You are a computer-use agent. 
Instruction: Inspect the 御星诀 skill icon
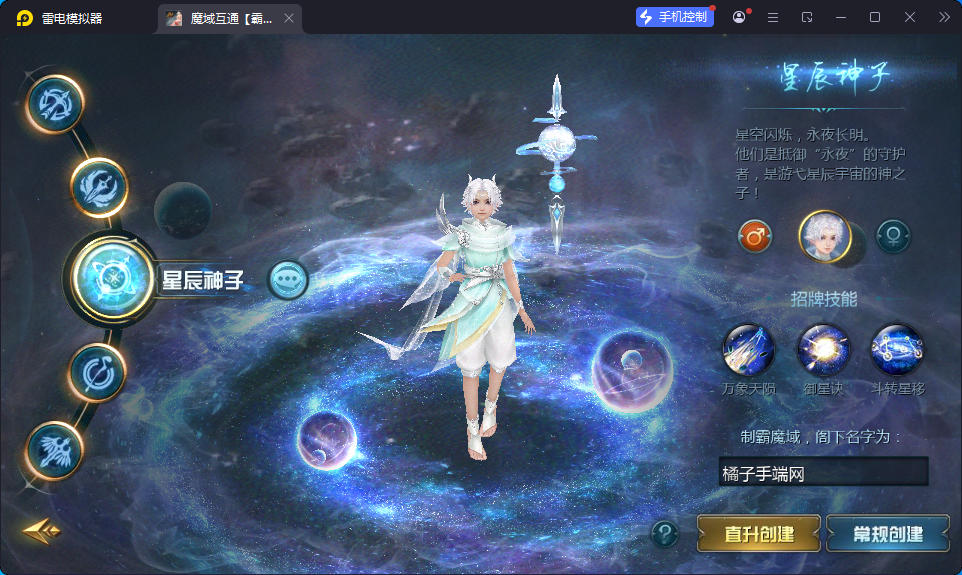tap(823, 349)
